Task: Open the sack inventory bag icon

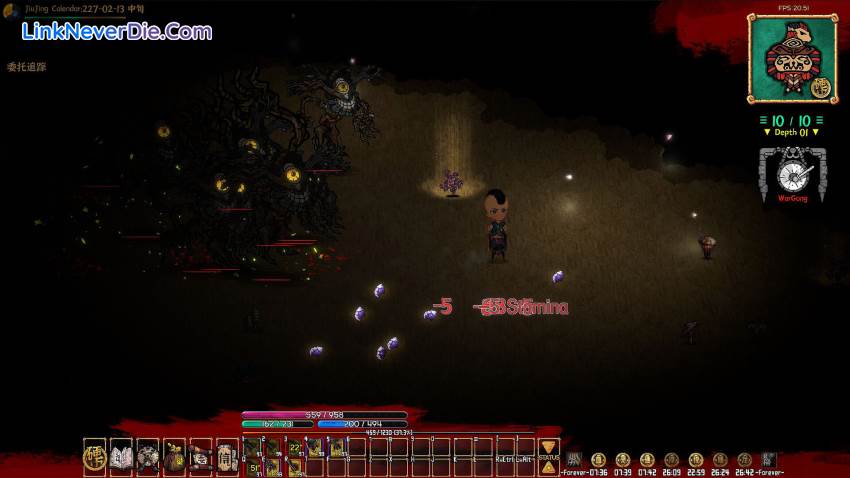Action: point(174,455)
